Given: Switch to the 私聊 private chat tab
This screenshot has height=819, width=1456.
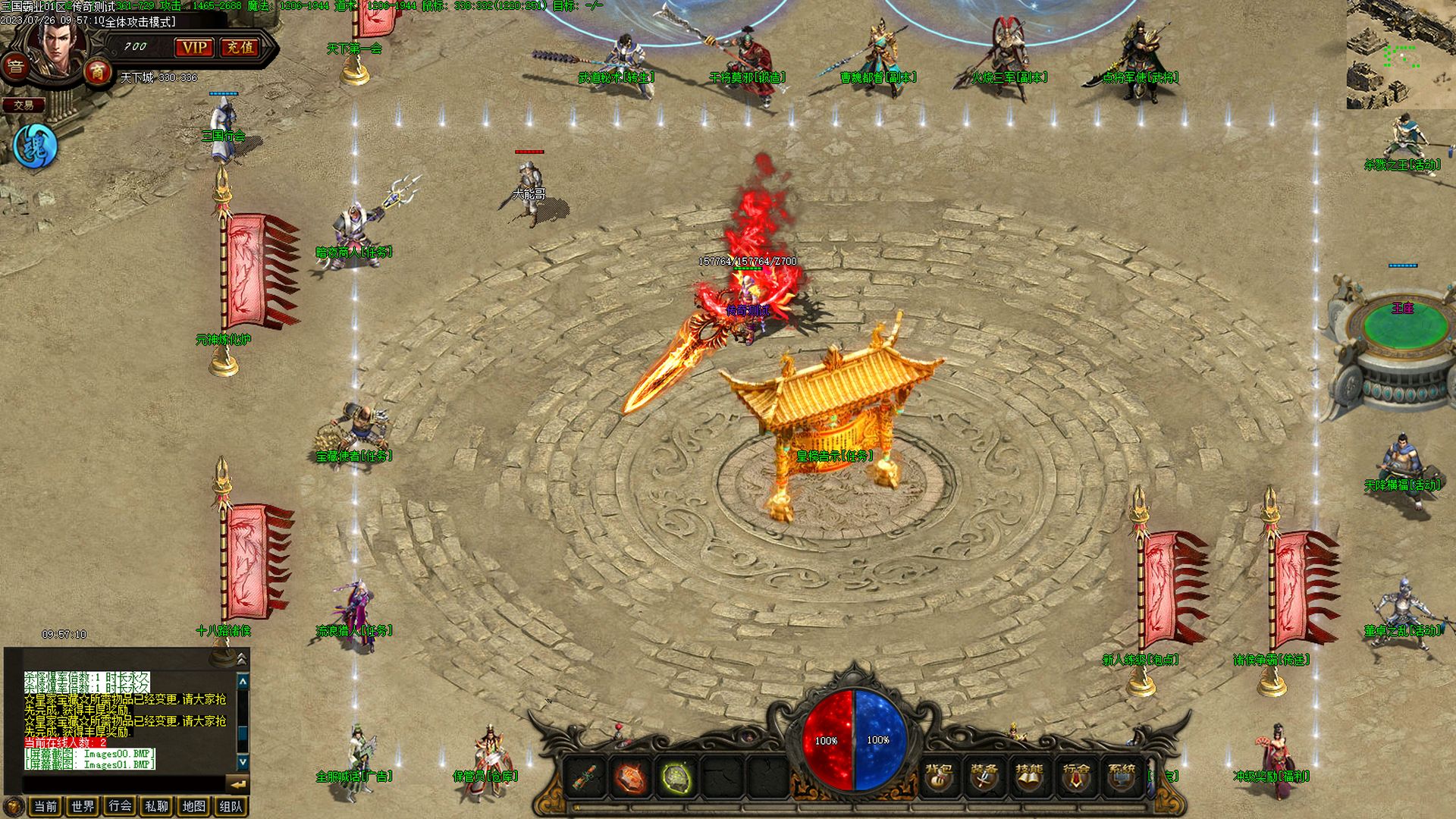Looking at the screenshot, I should (156, 806).
